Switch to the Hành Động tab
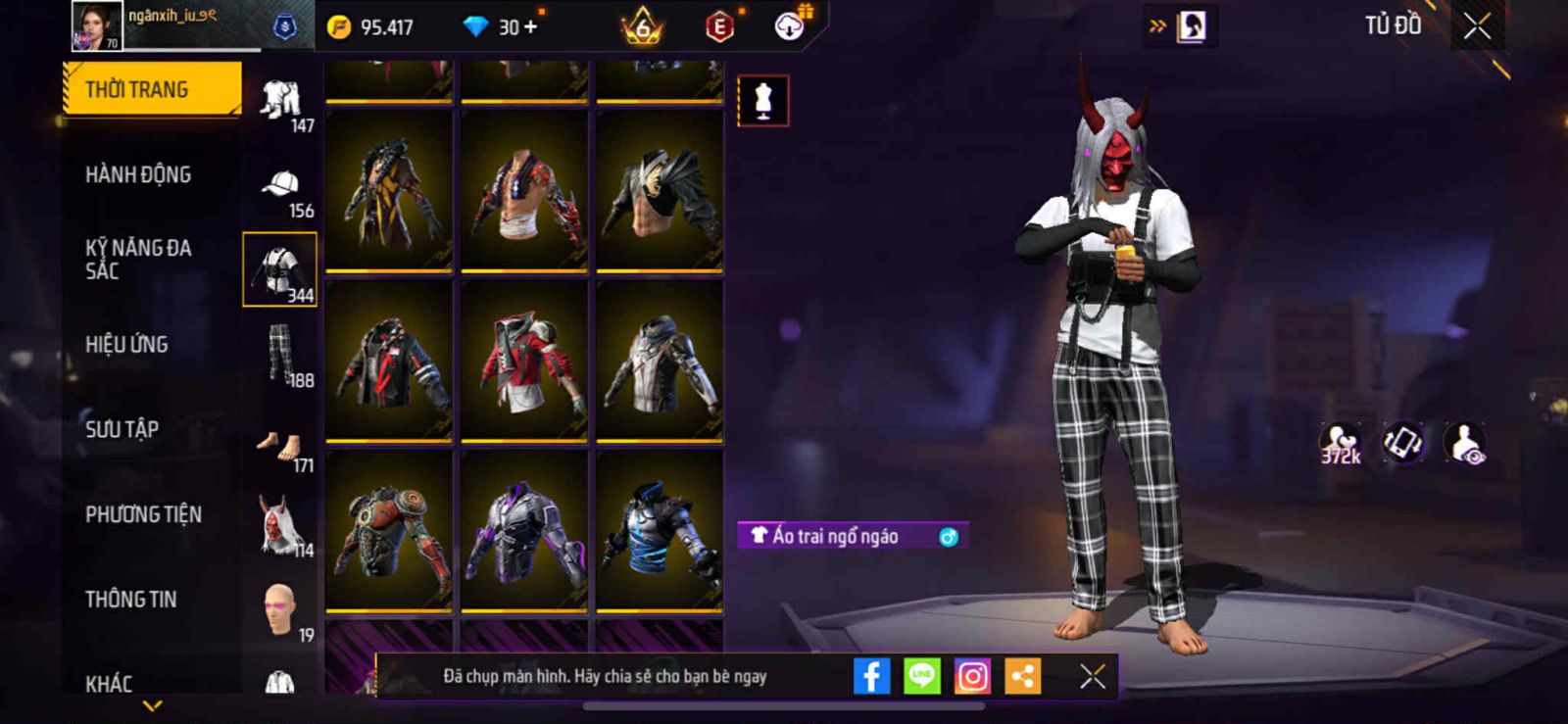The height and width of the screenshot is (724, 1568). [138, 174]
